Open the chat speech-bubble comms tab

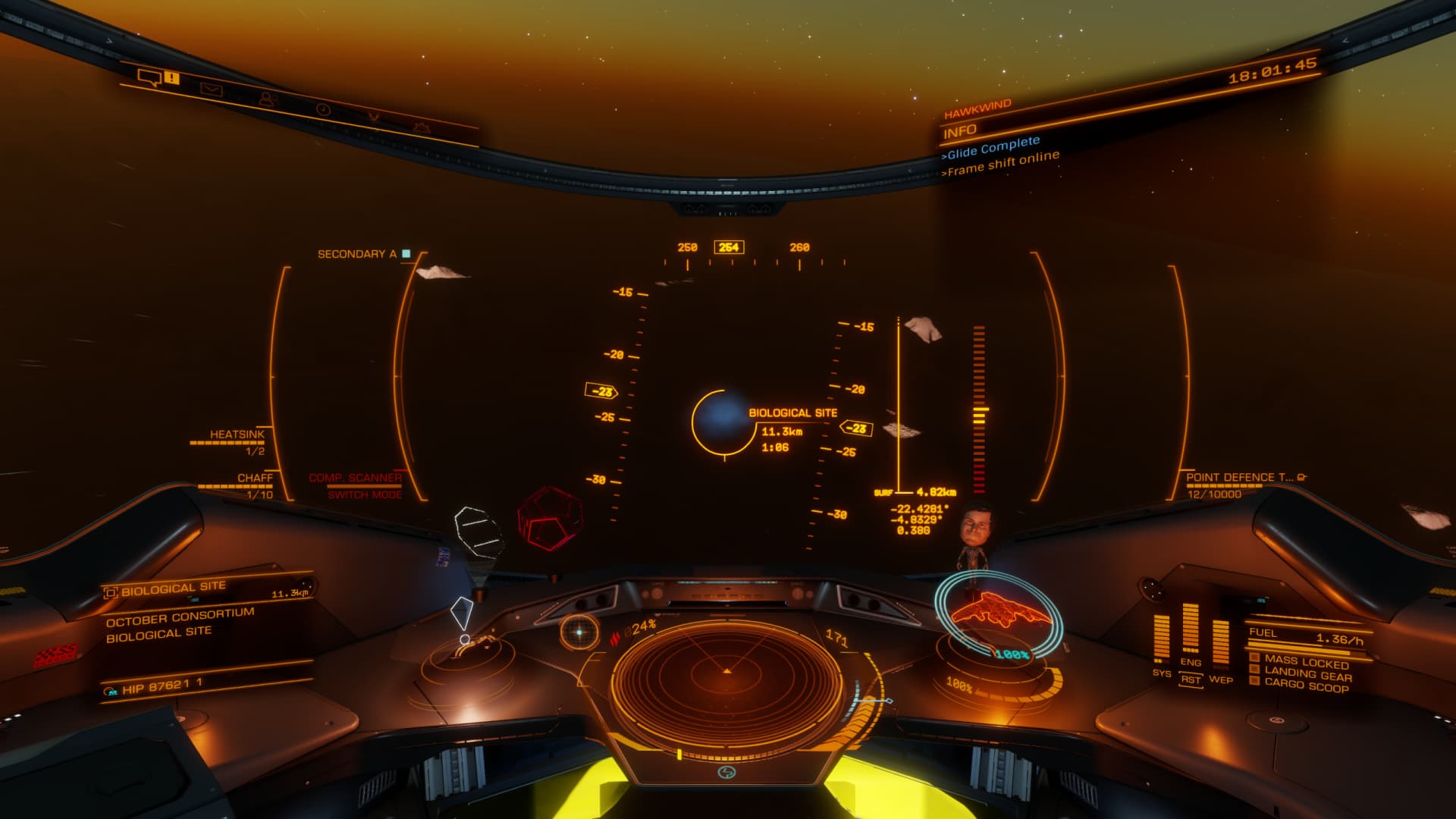pyautogui.click(x=149, y=77)
